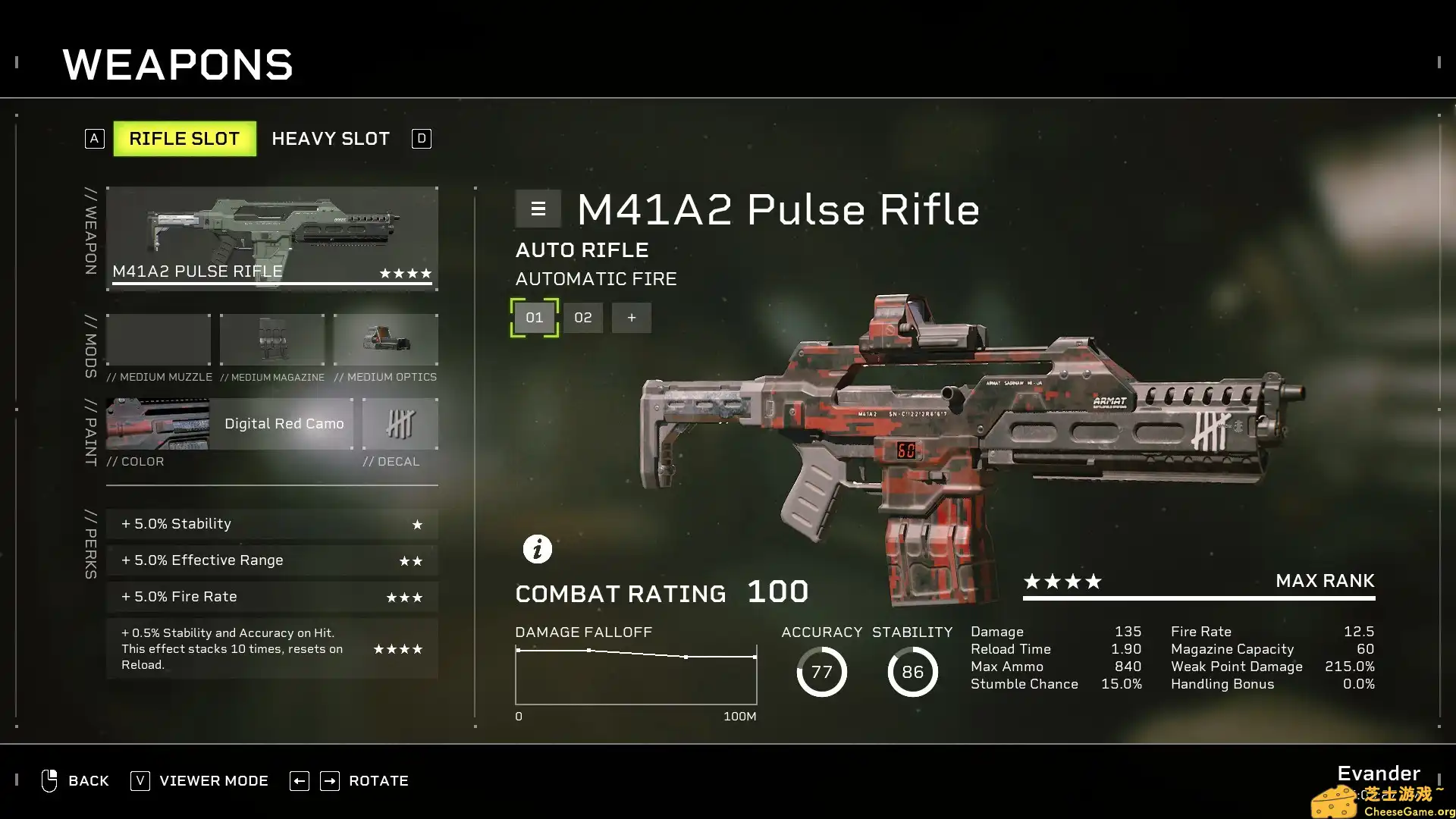Open the Medium Magazine mod slot

pyautogui.click(x=271, y=339)
